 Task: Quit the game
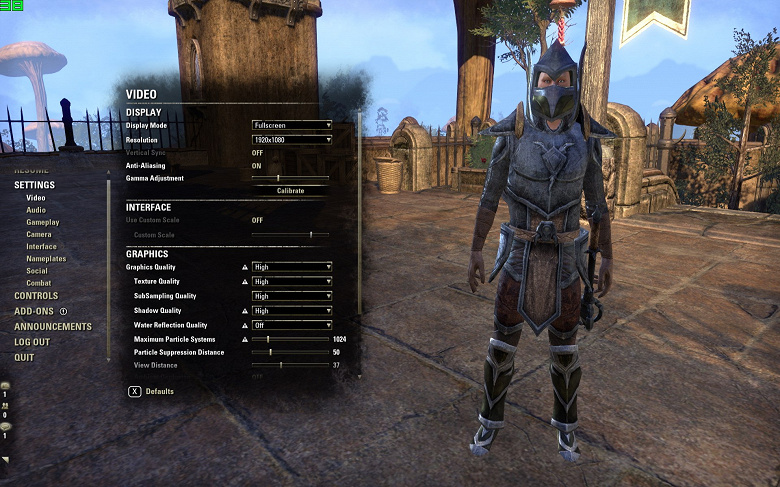coord(24,357)
